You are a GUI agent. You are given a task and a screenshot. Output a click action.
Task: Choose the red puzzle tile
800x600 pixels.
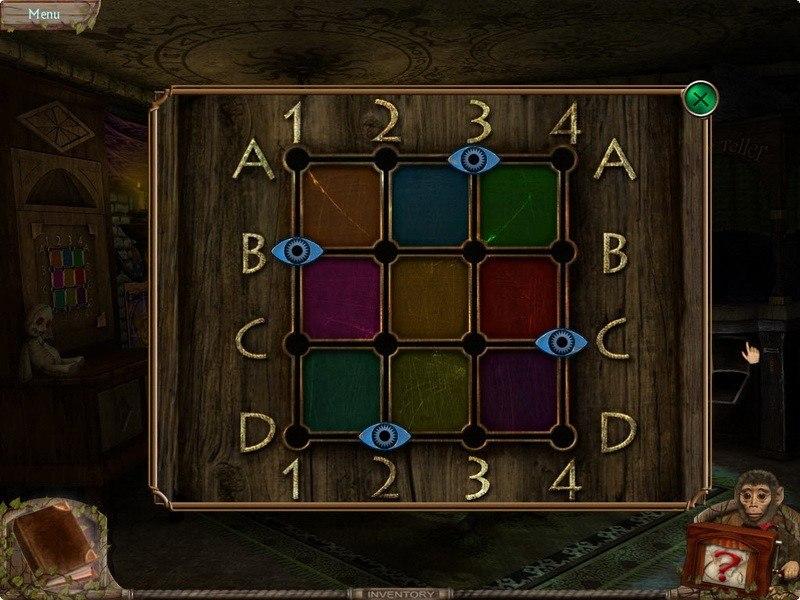[x=519, y=297]
